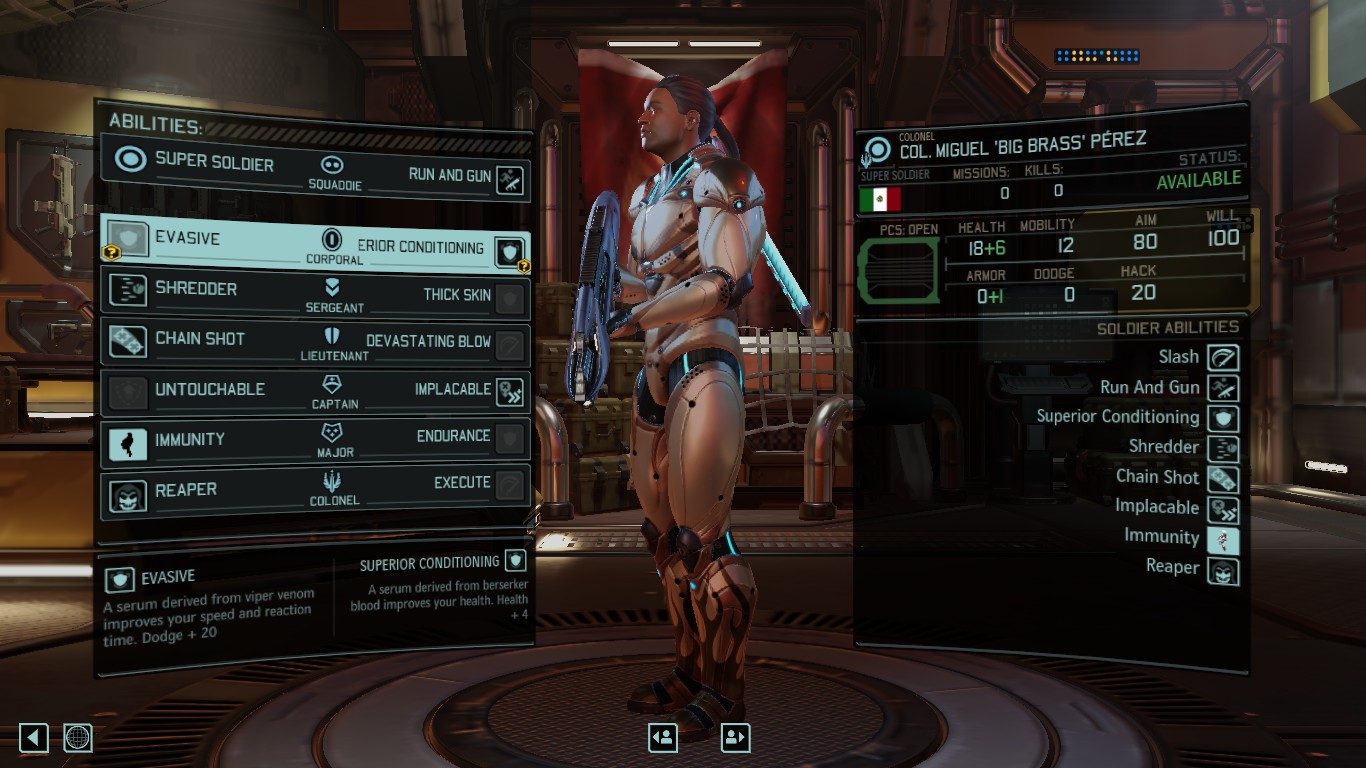Open the PCS open slot
The height and width of the screenshot is (768, 1366).
pyautogui.click(x=898, y=270)
